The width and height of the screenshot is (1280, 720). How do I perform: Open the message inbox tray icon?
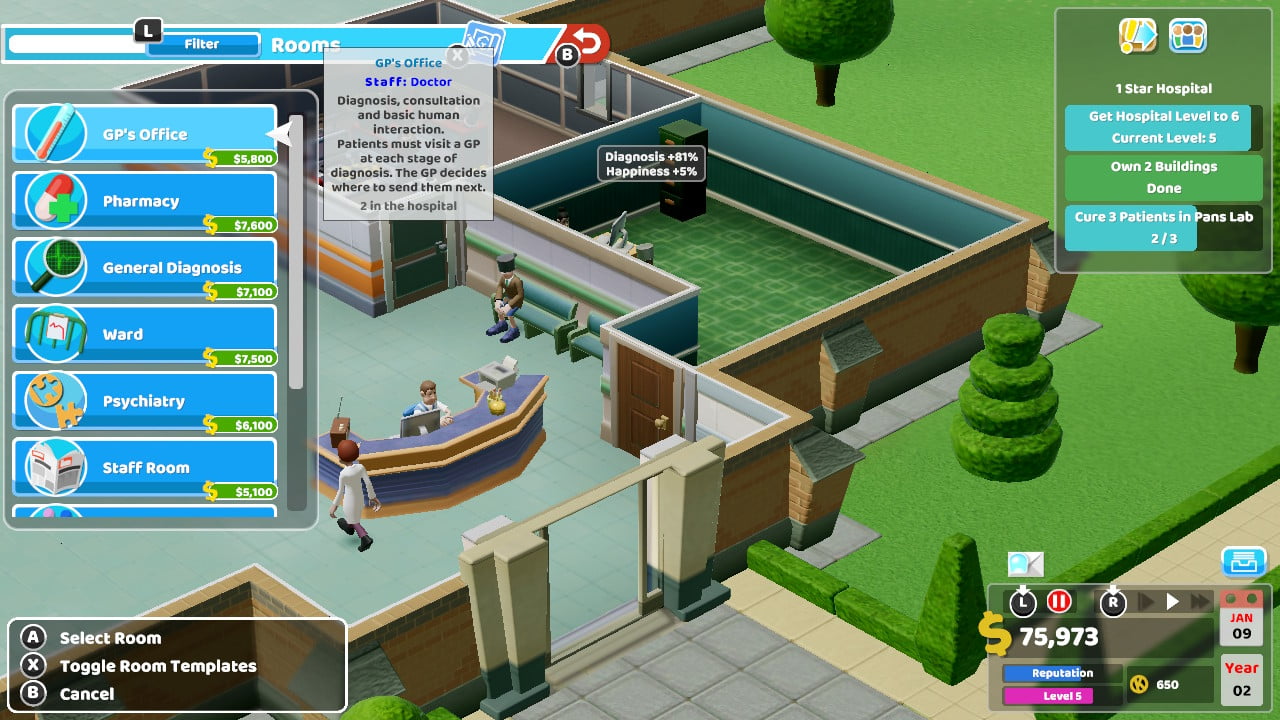click(x=1244, y=563)
